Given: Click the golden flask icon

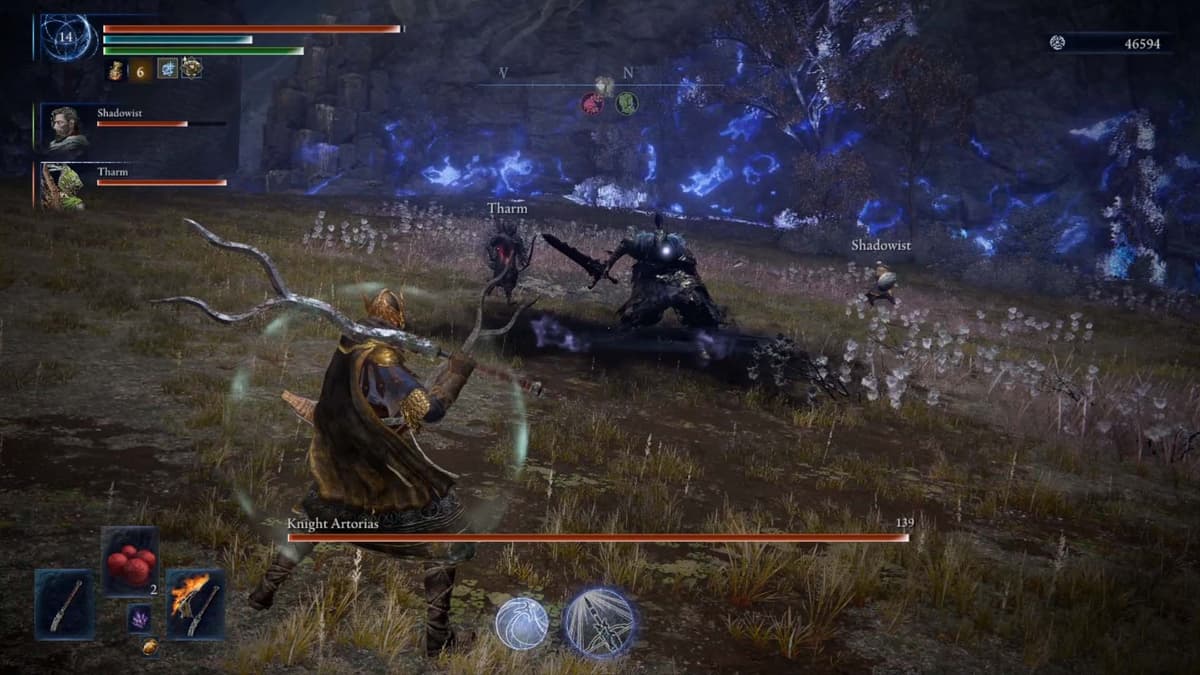Looking at the screenshot, I should (116, 69).
